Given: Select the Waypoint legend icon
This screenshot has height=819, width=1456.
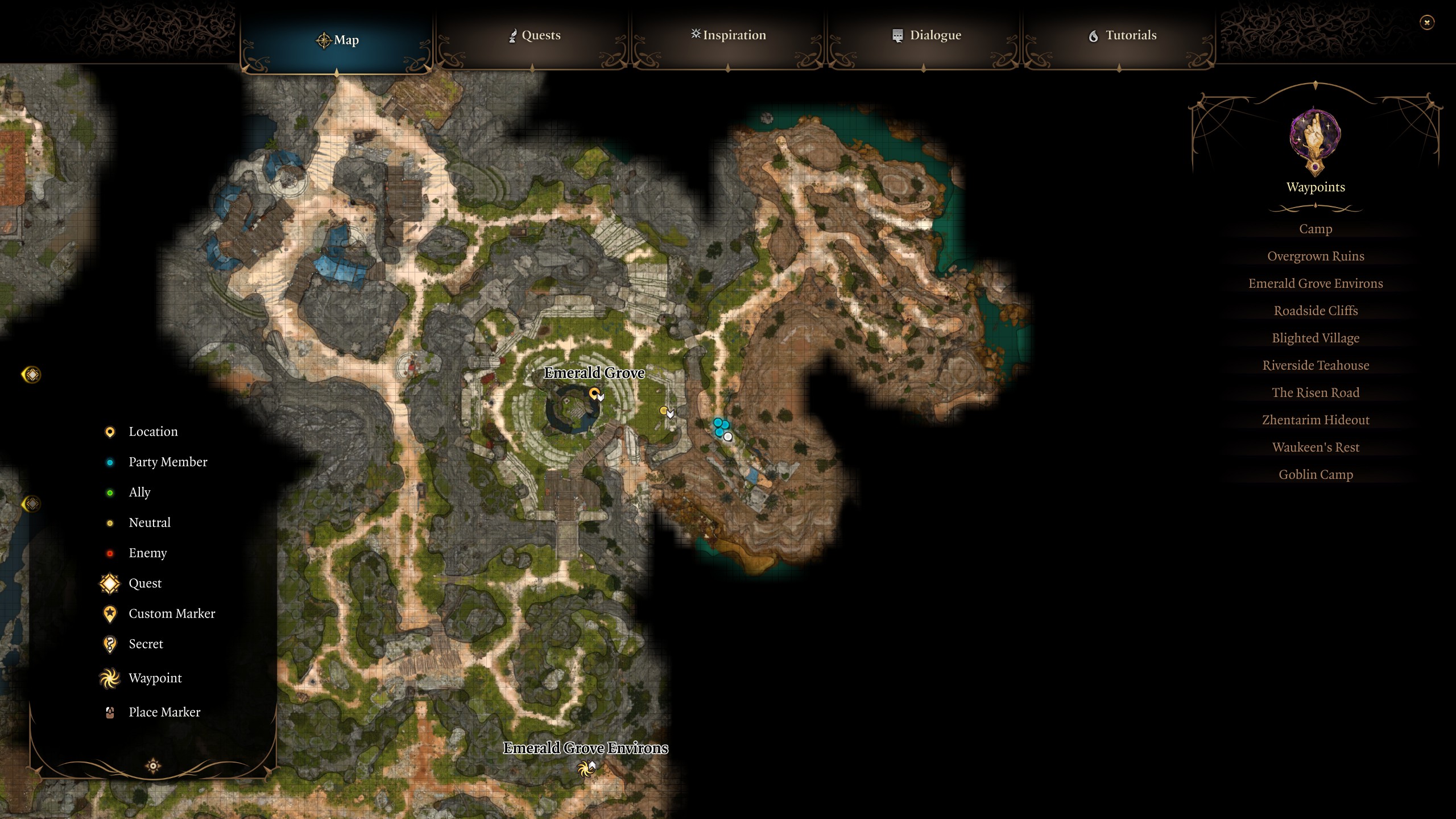Looking at the screenshot, I should 109,678.
